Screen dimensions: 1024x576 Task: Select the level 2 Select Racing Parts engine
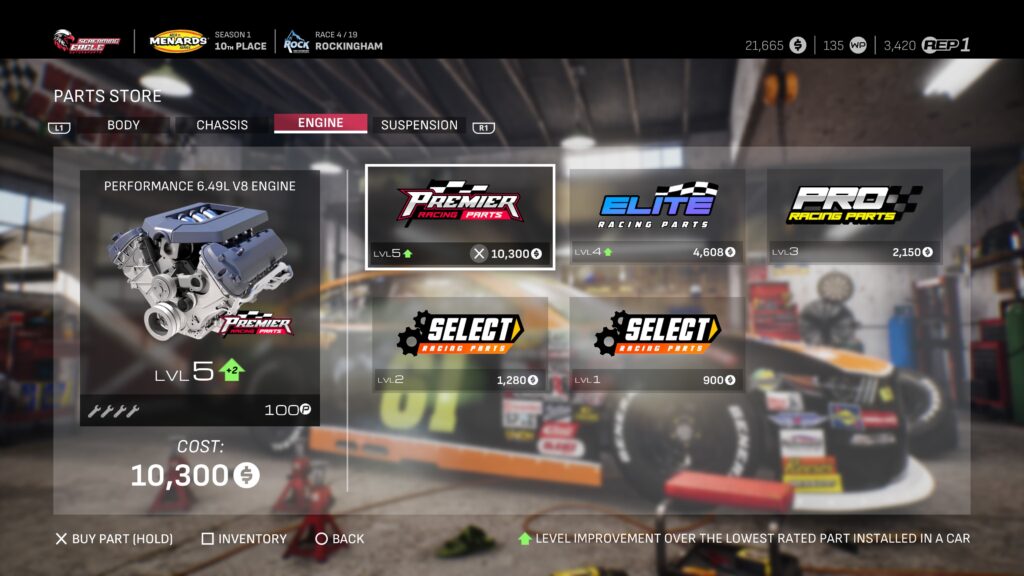[460, 343]
